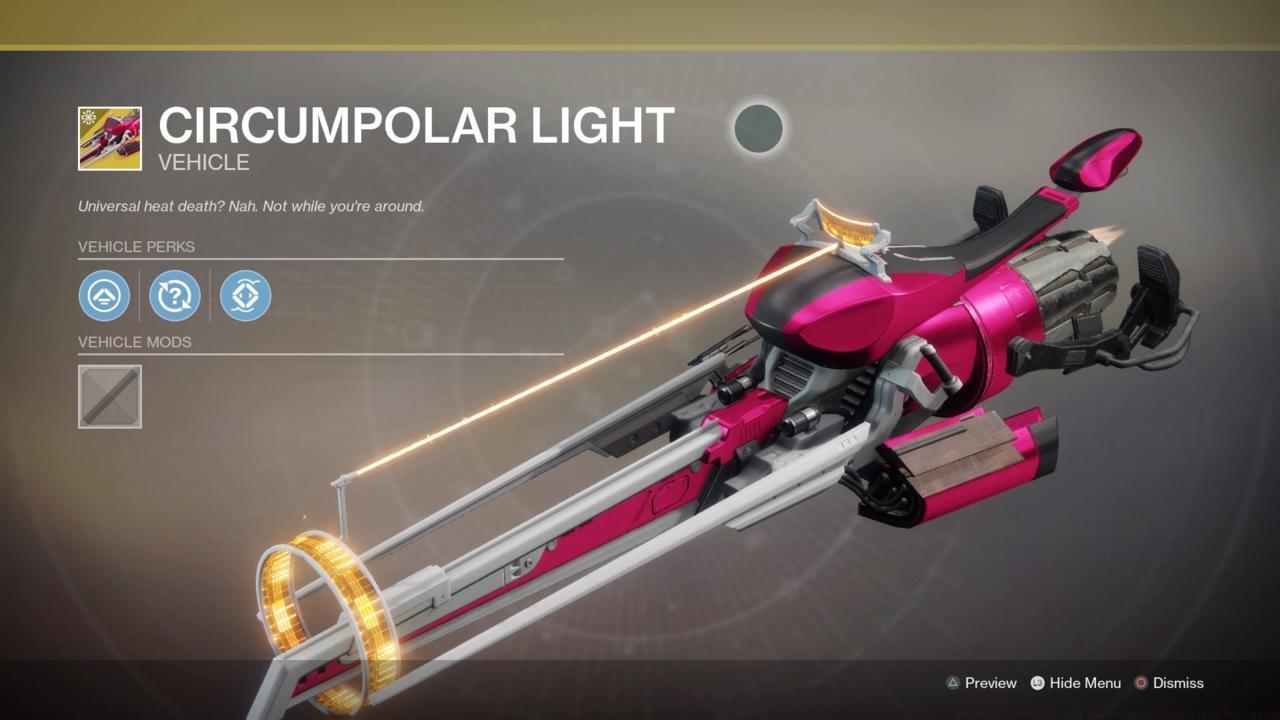Select the diamond-shaped third perk icon
Image resolution: width=1280 pixels, height=720 pixels.
(x=245, y=296)
